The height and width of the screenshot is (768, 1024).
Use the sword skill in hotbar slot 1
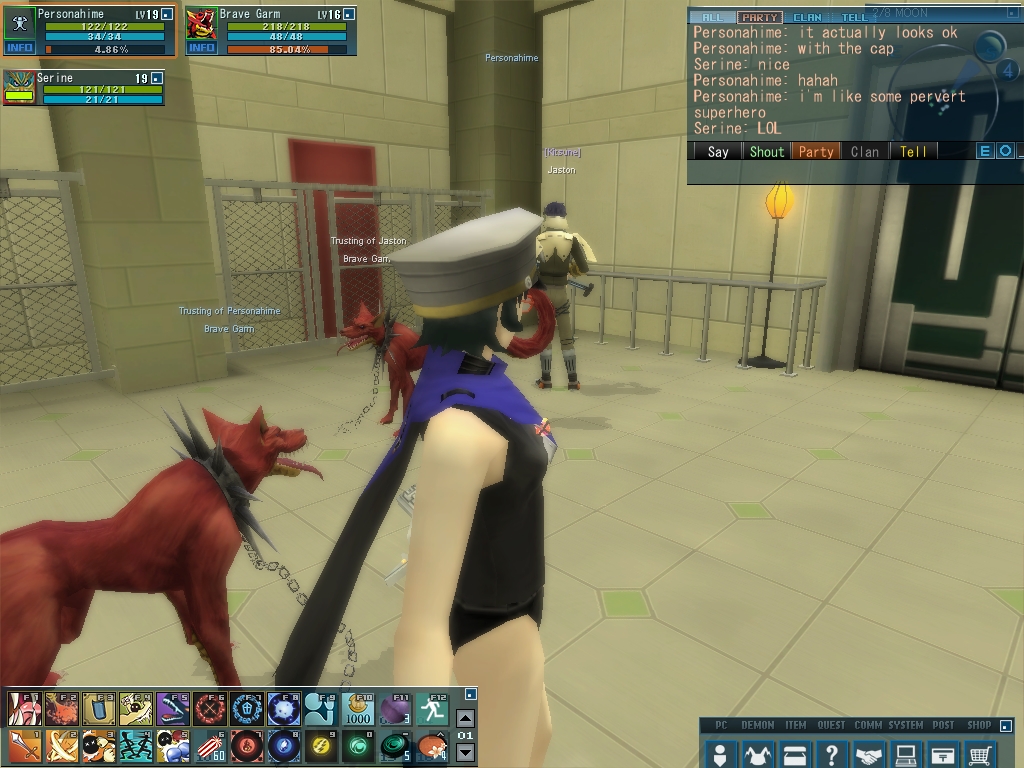pyautogui.click(x=23, y=746)
